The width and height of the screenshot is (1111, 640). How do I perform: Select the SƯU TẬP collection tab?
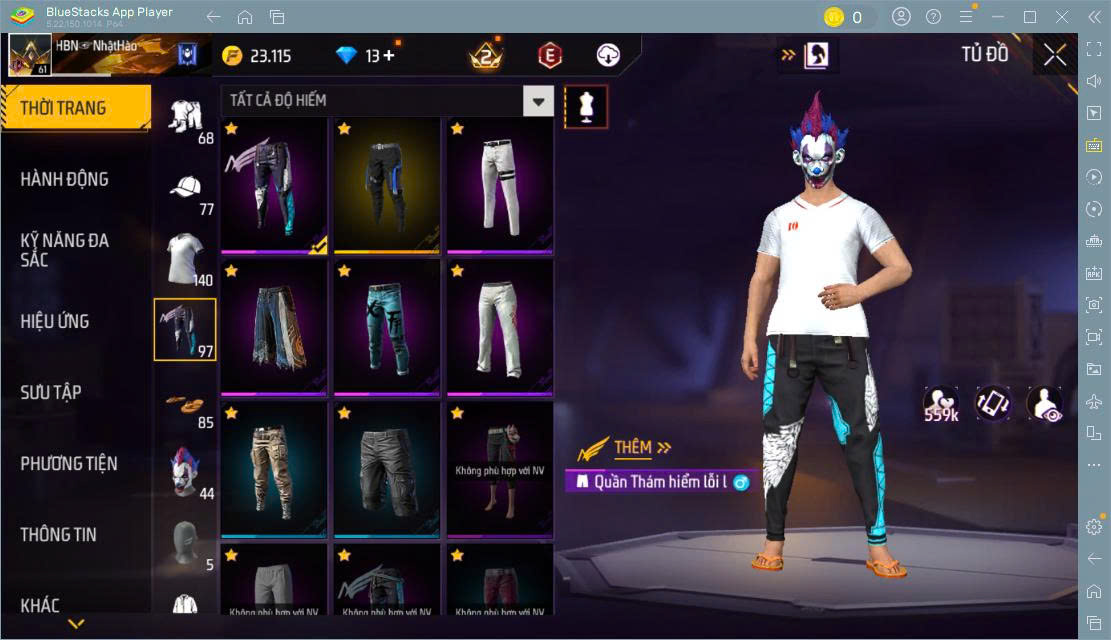51,392
